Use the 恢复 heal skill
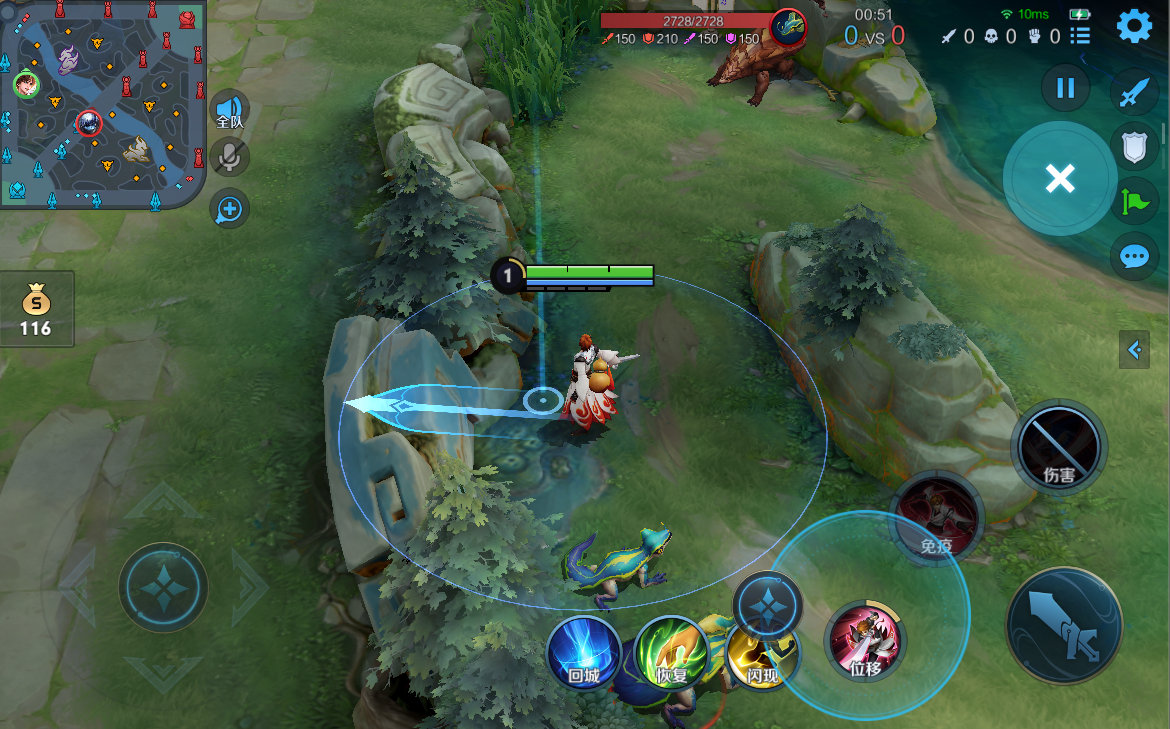1170x729 pixels. tap(671, 652)
